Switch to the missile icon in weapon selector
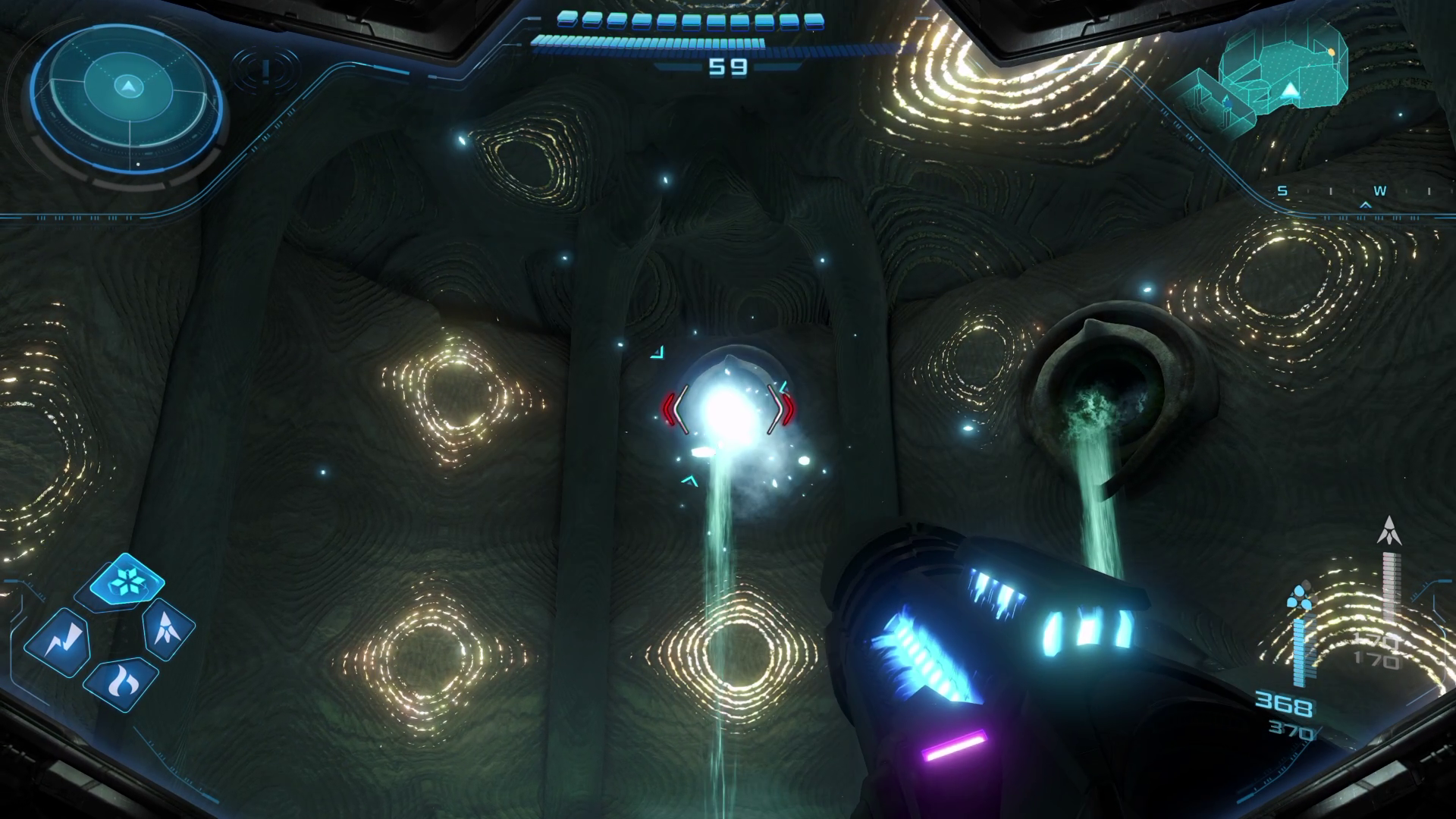 pos(168,628)
